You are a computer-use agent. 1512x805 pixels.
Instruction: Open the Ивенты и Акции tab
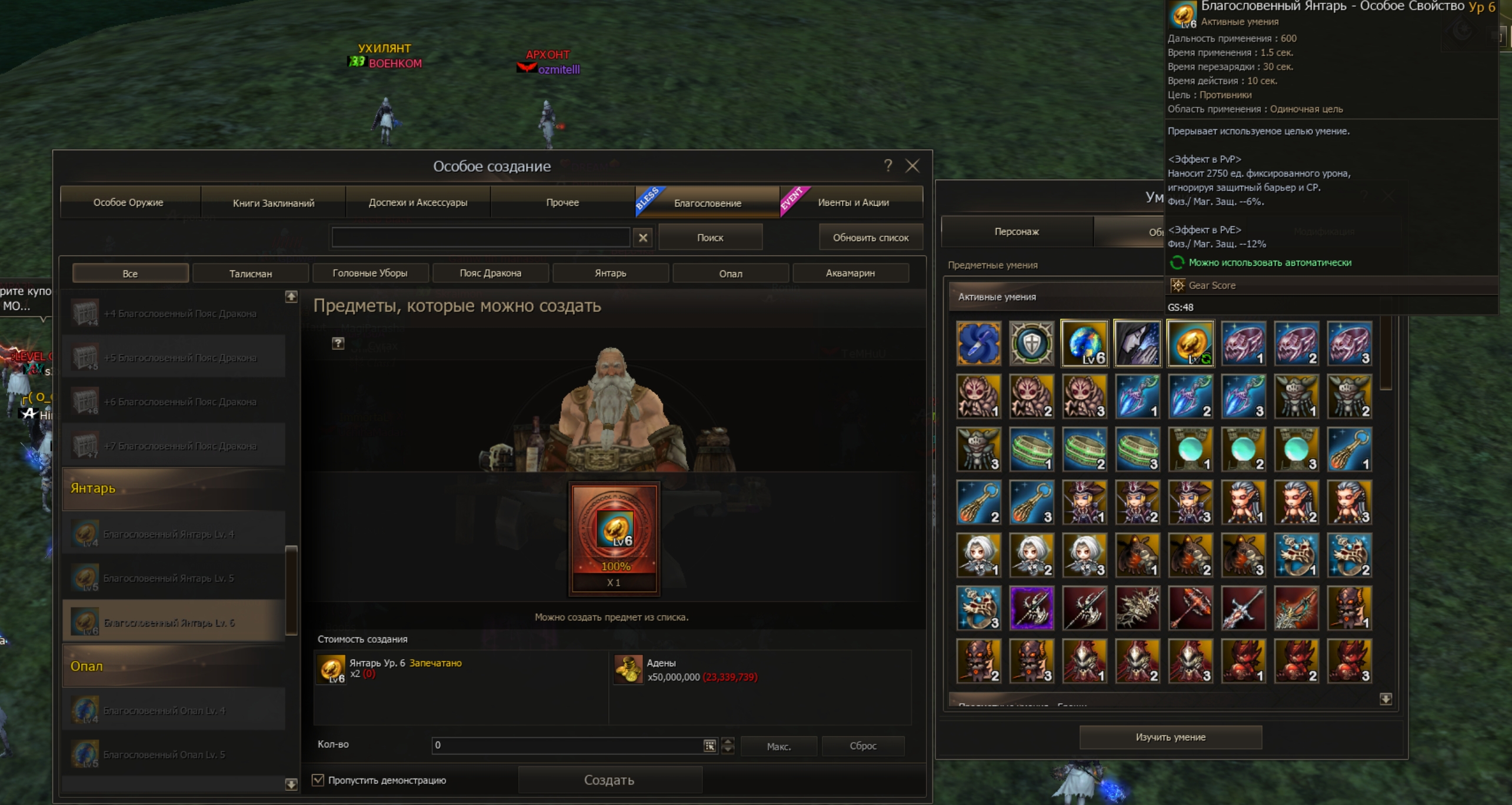(x=853, y=203)
